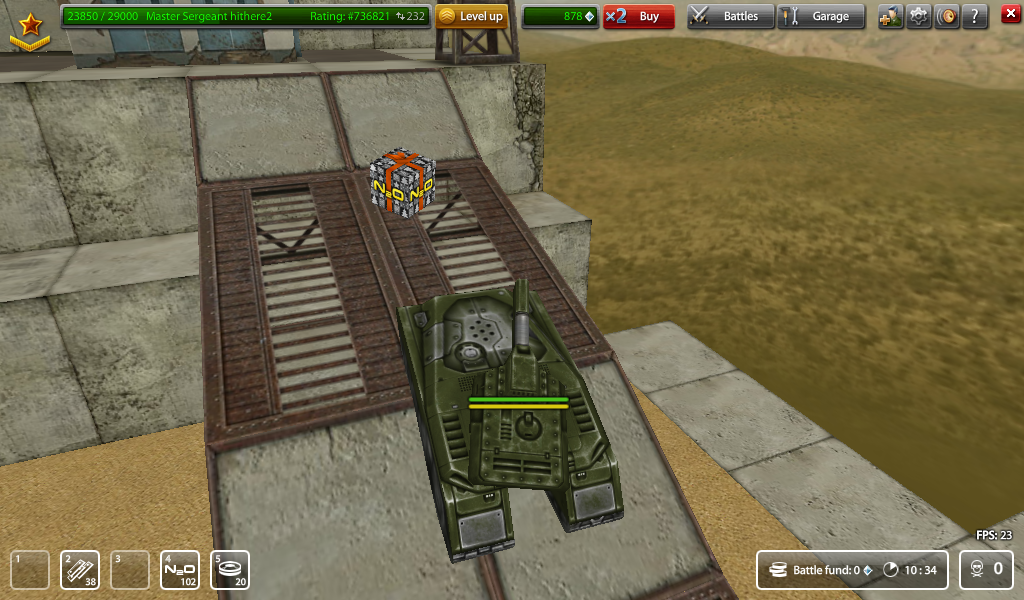Open the add friends icon
This screenshot has width=1024, height=600.
tap(890, 16)
